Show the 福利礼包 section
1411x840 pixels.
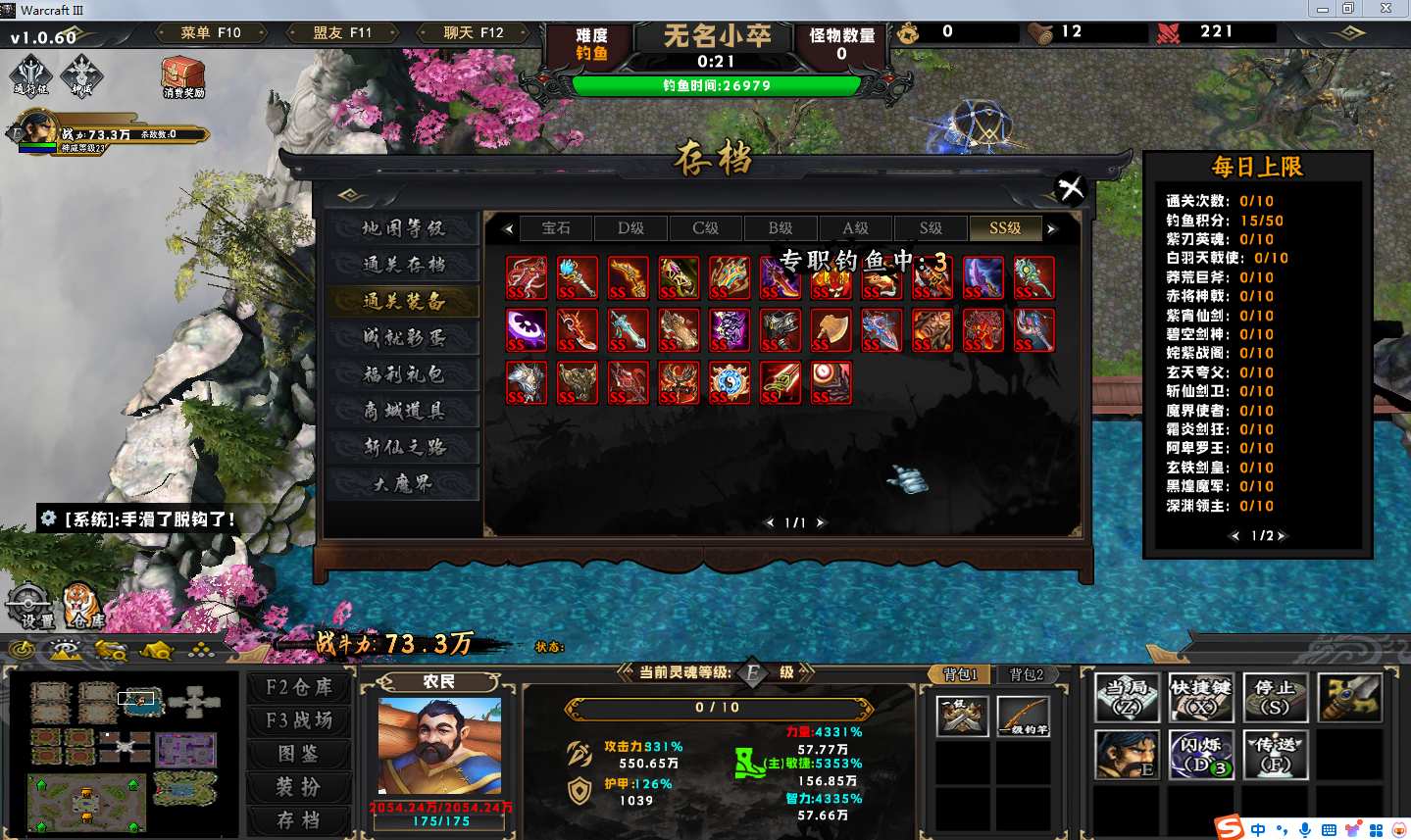(403, 374)
